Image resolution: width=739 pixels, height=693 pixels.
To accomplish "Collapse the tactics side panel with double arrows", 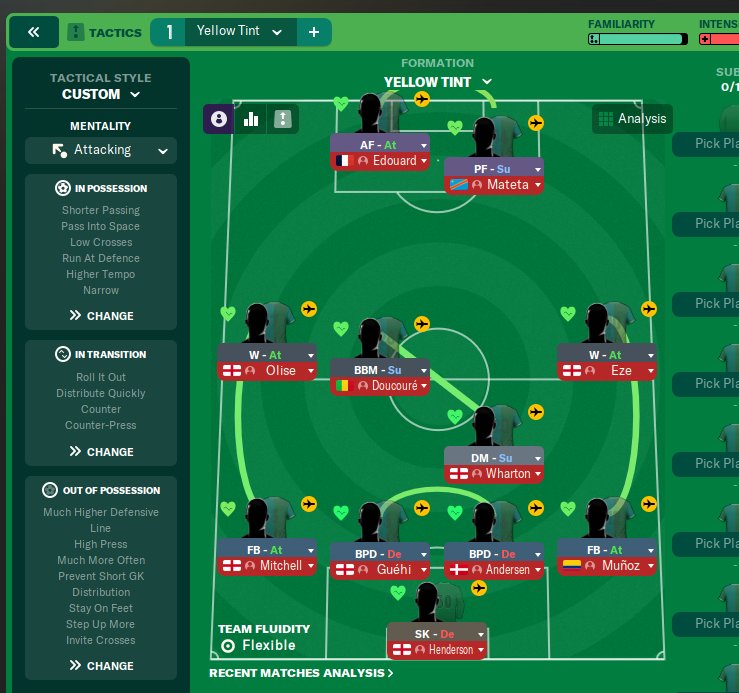I will [x=35, y=32].
